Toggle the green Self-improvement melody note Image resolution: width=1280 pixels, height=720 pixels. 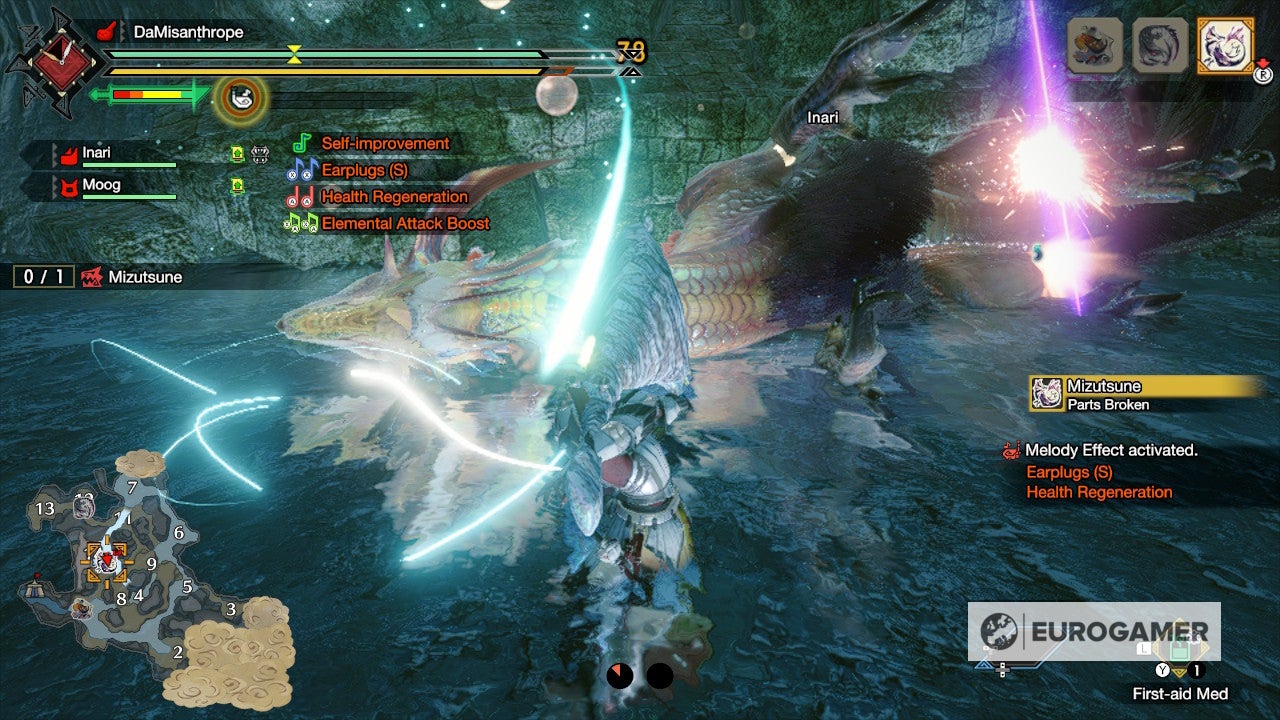[x=301, y=143]
